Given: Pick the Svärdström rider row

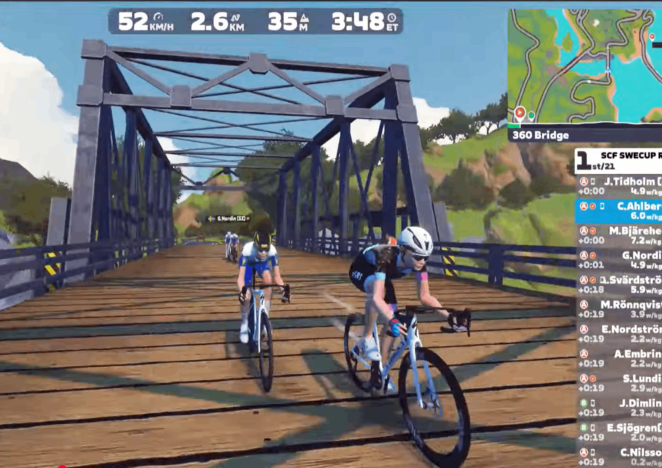Looking at the screenshot, I should [618, 284].
